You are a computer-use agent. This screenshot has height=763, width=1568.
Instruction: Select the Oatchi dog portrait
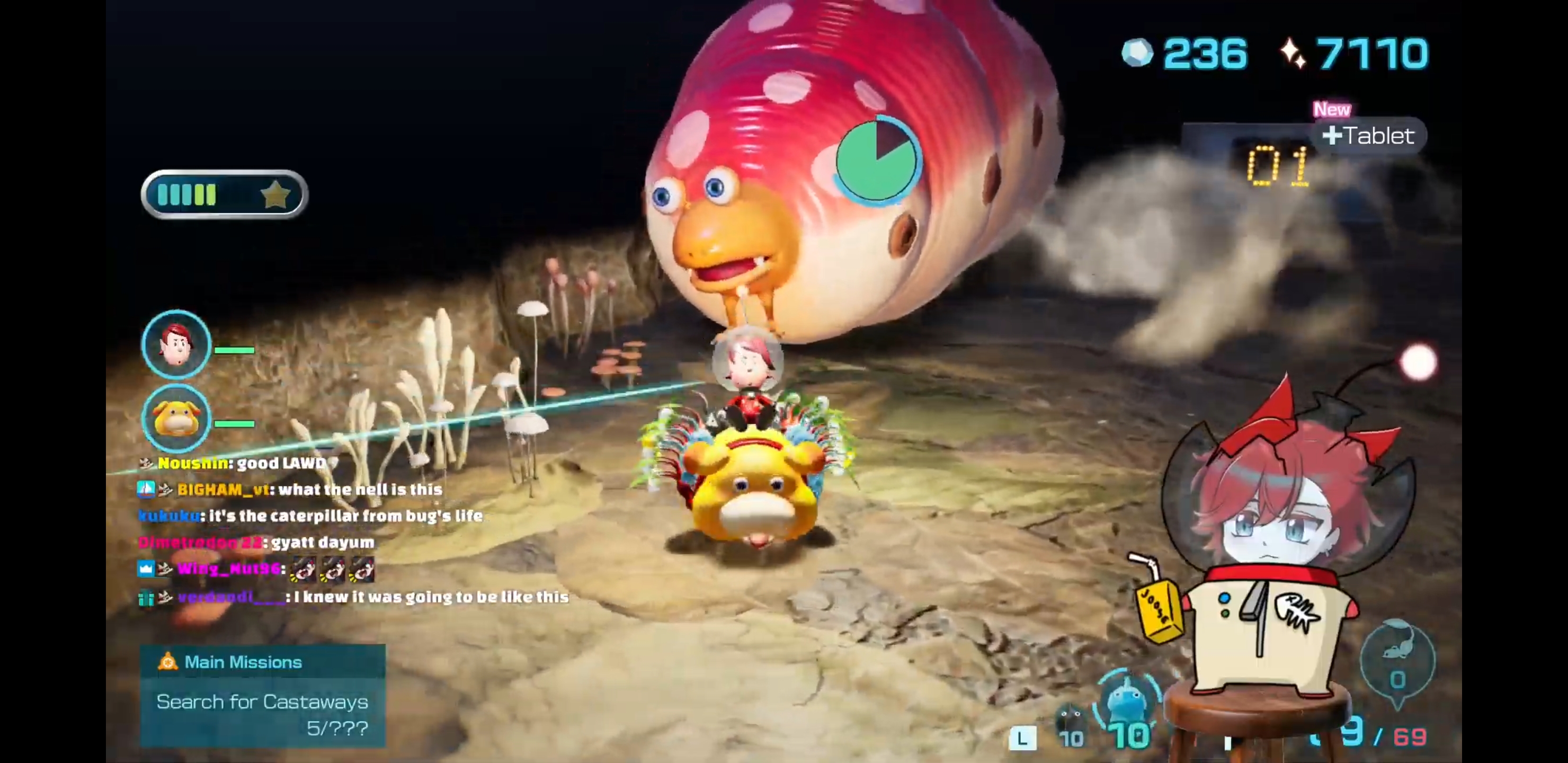[x=176, y=418]
